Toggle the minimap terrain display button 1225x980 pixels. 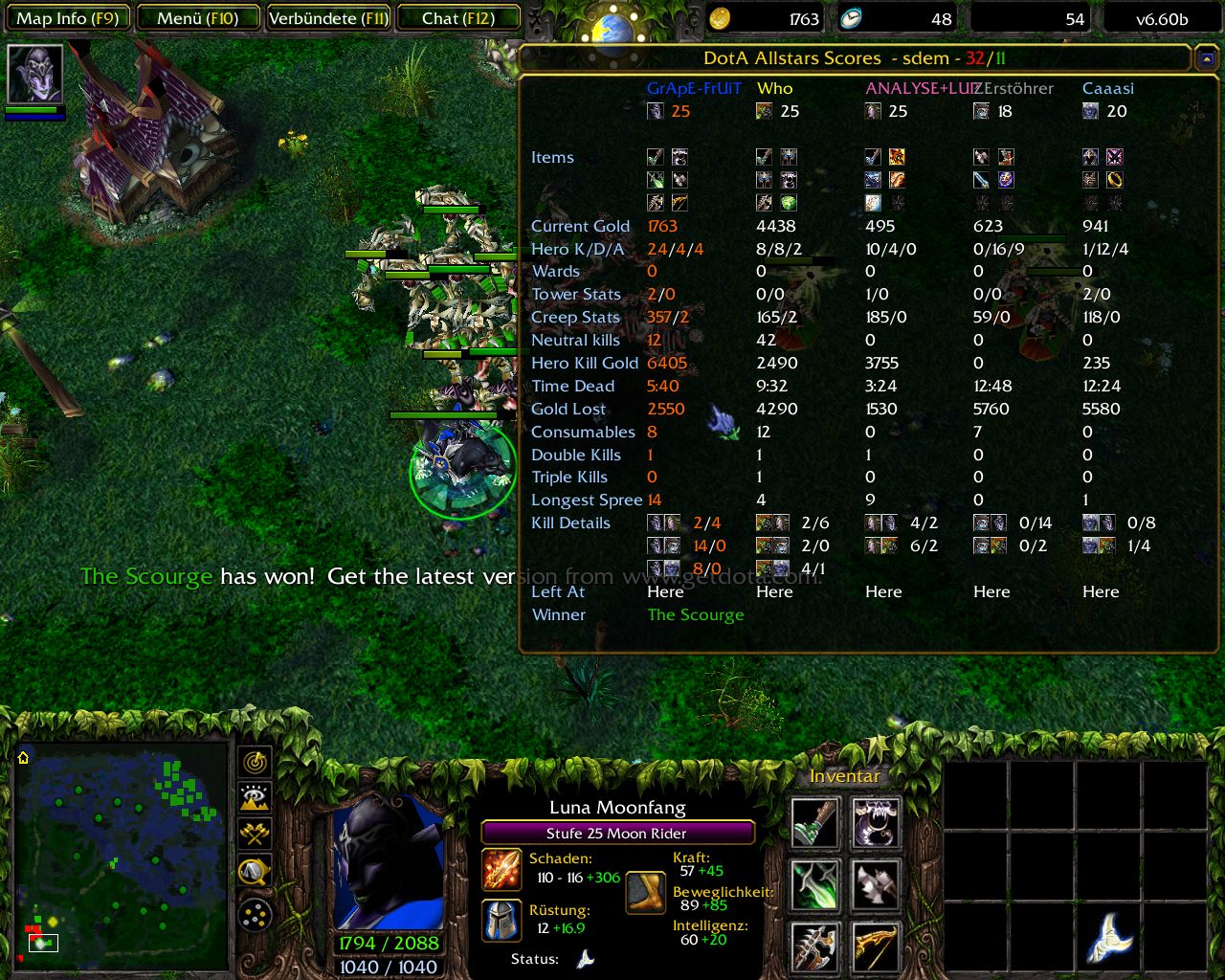pos(256,797)
